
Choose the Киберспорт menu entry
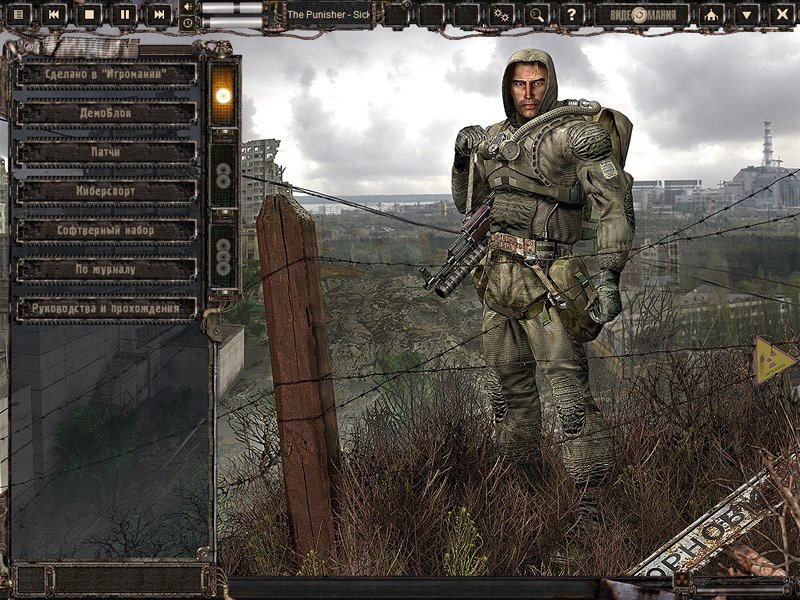[x=107, y=191]
